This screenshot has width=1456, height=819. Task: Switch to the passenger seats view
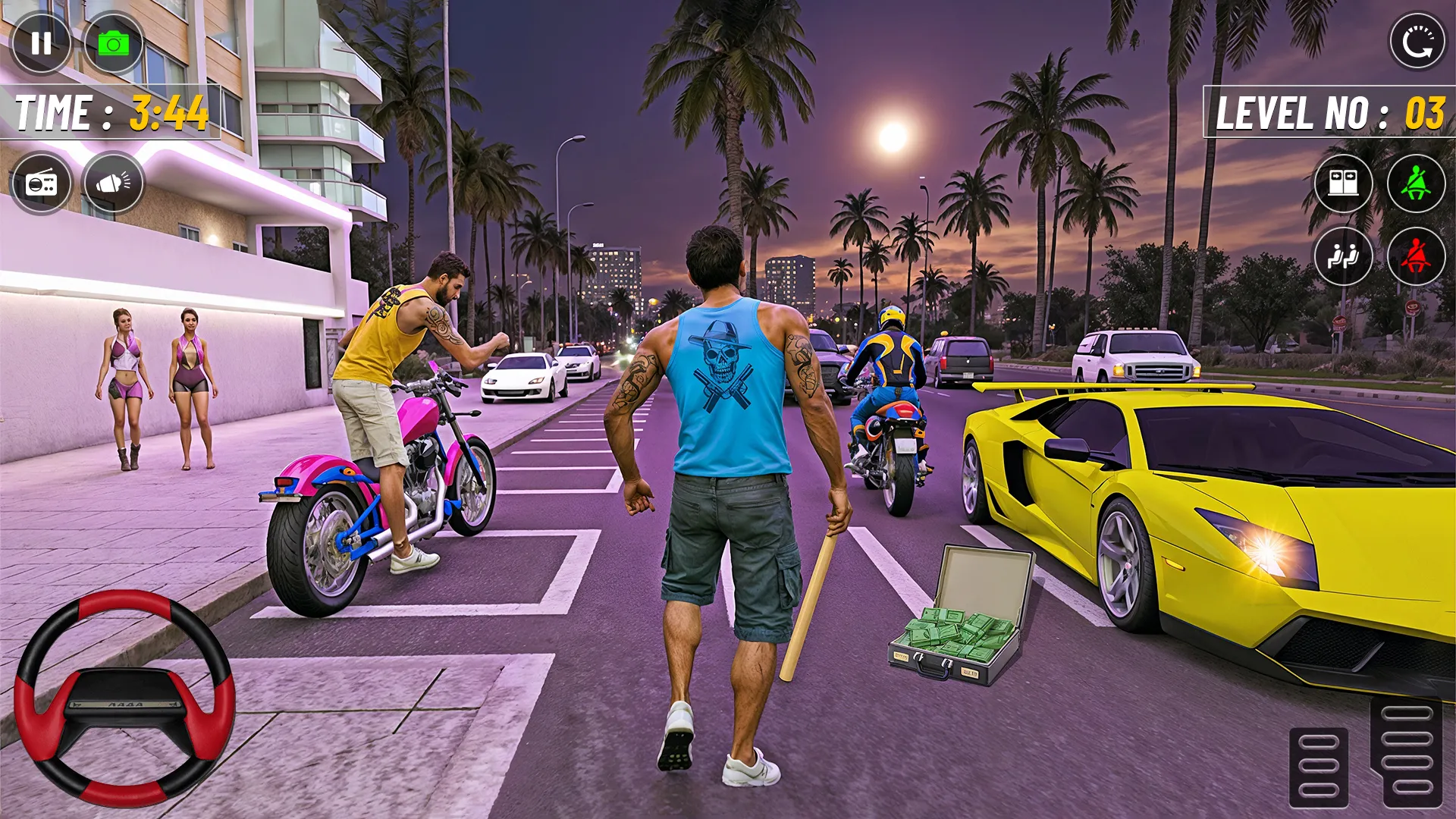(x=1343, y=258)
